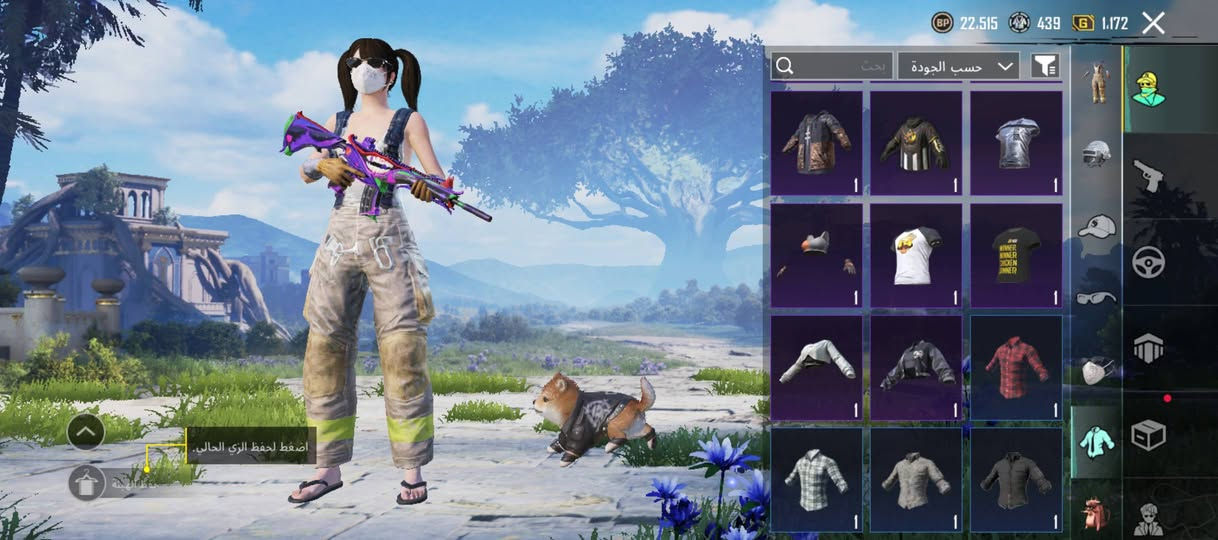
Task: Open the supply crate tab
Action: (x=1148, y=435)
